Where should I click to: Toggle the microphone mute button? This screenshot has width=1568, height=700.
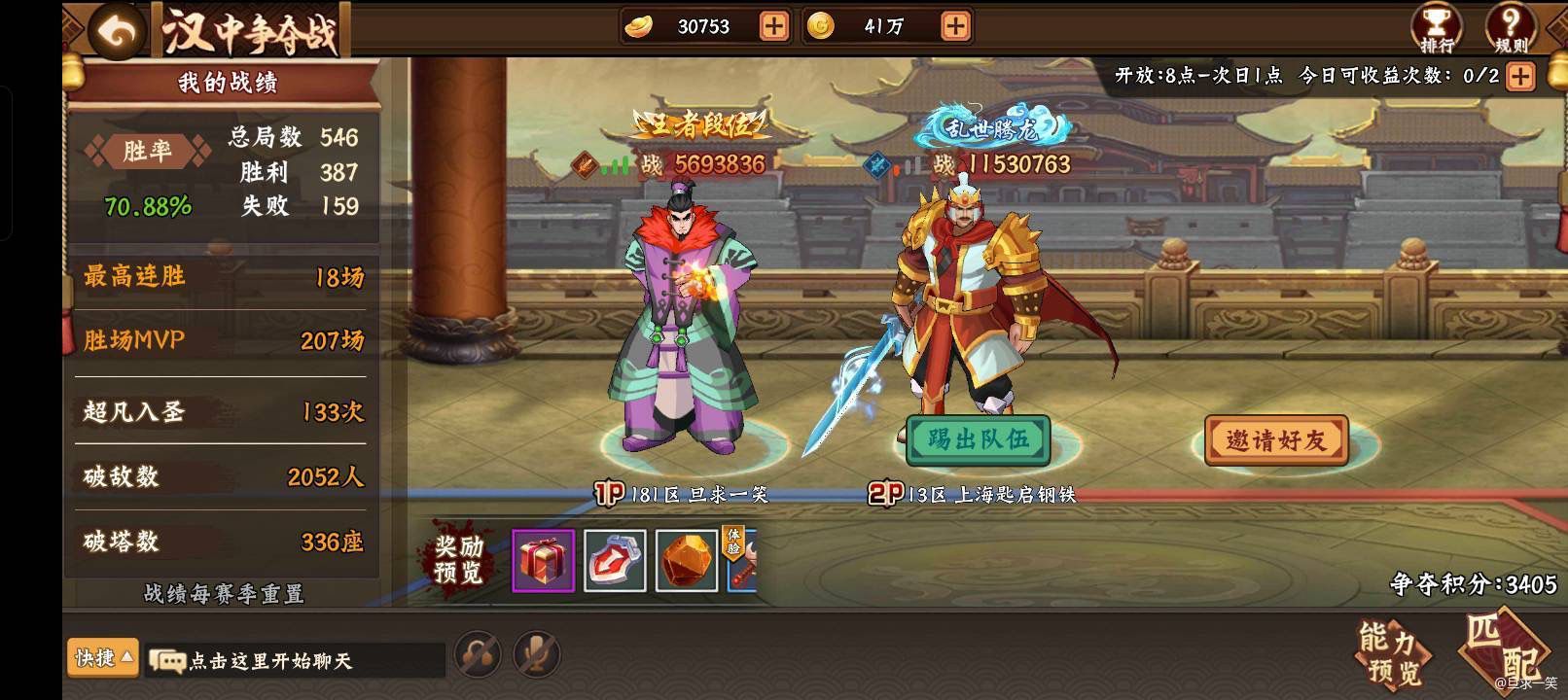pos(533,655)
